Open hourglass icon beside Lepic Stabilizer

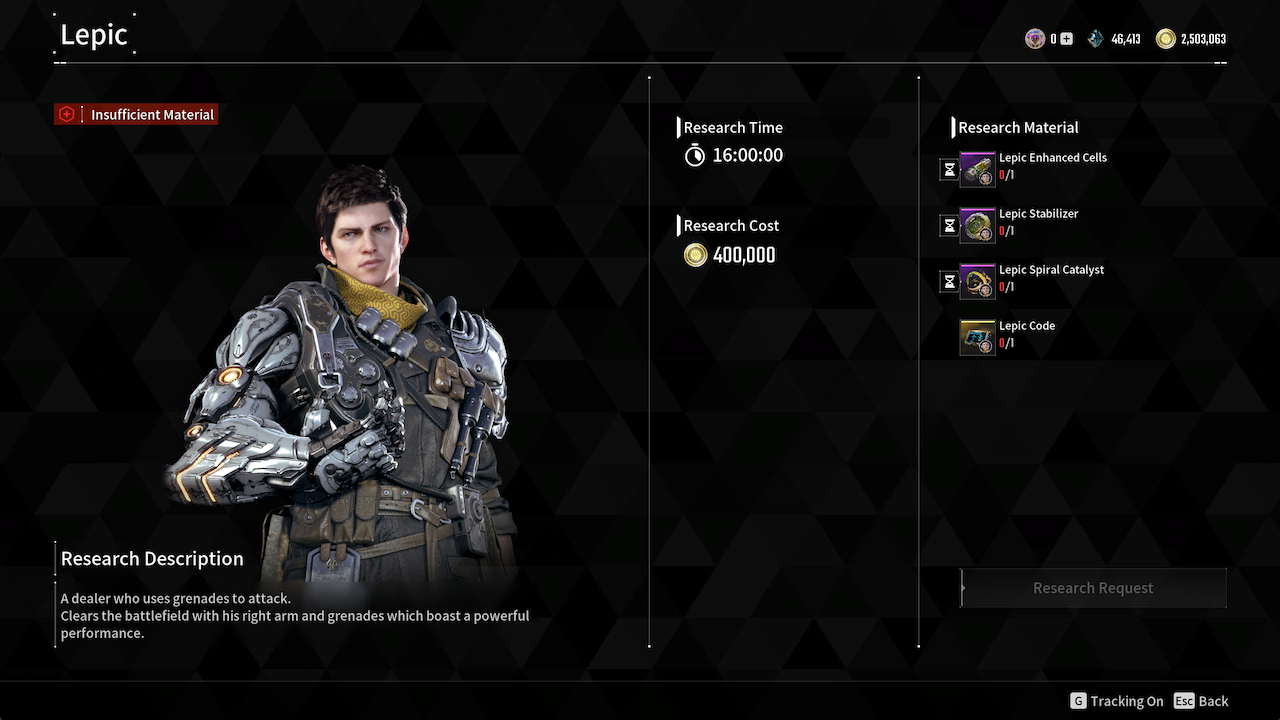click(949, 226)
